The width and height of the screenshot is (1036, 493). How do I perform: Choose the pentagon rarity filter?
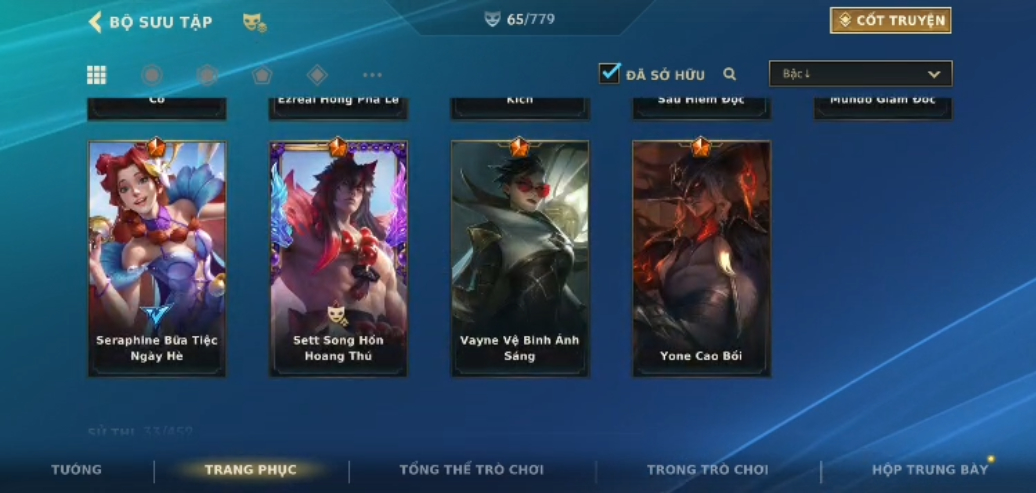[262, 75]
